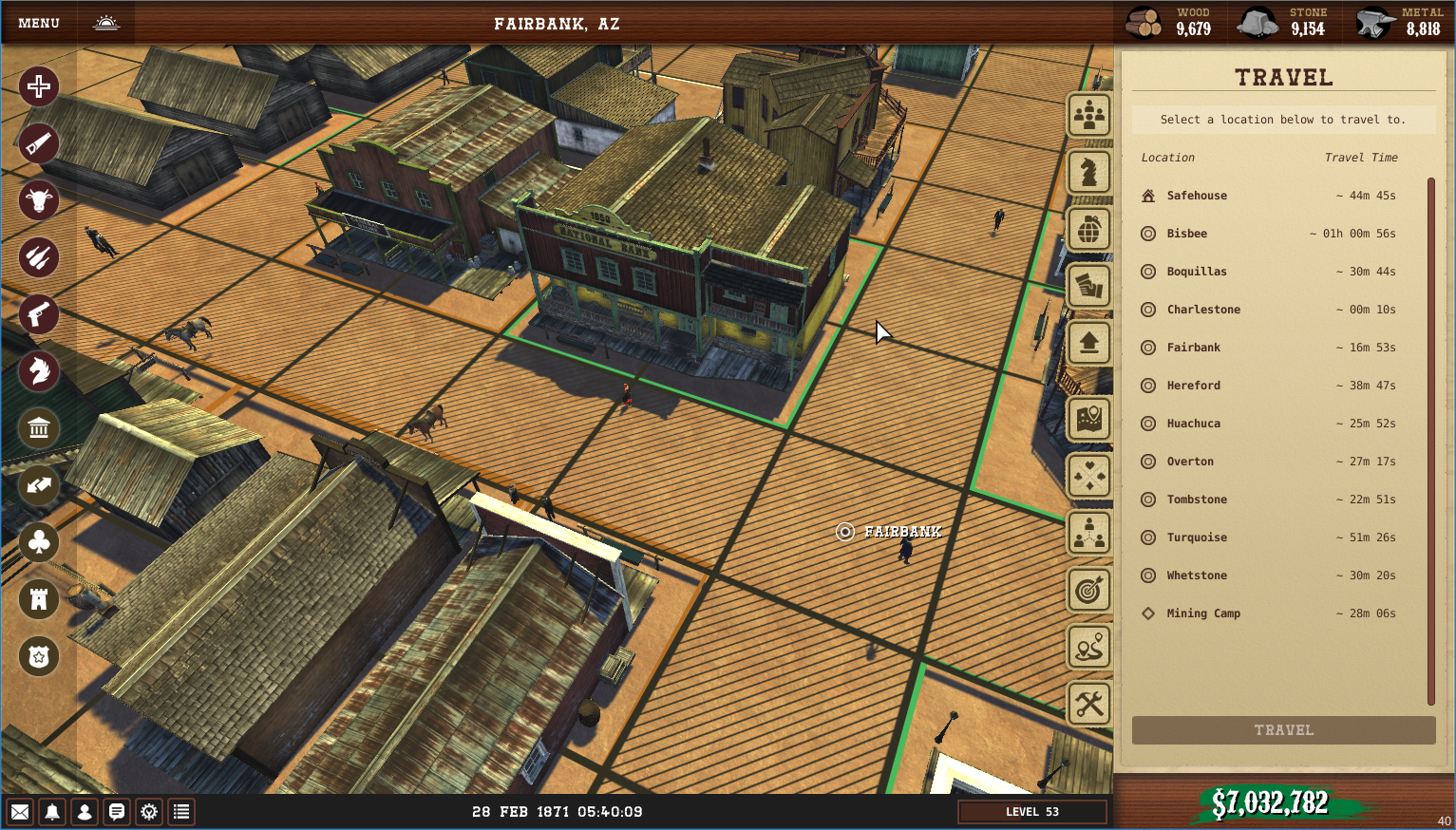Screen dimensions: 1456x830
Task: Click the bank building icon
Action: click(39, 428)
